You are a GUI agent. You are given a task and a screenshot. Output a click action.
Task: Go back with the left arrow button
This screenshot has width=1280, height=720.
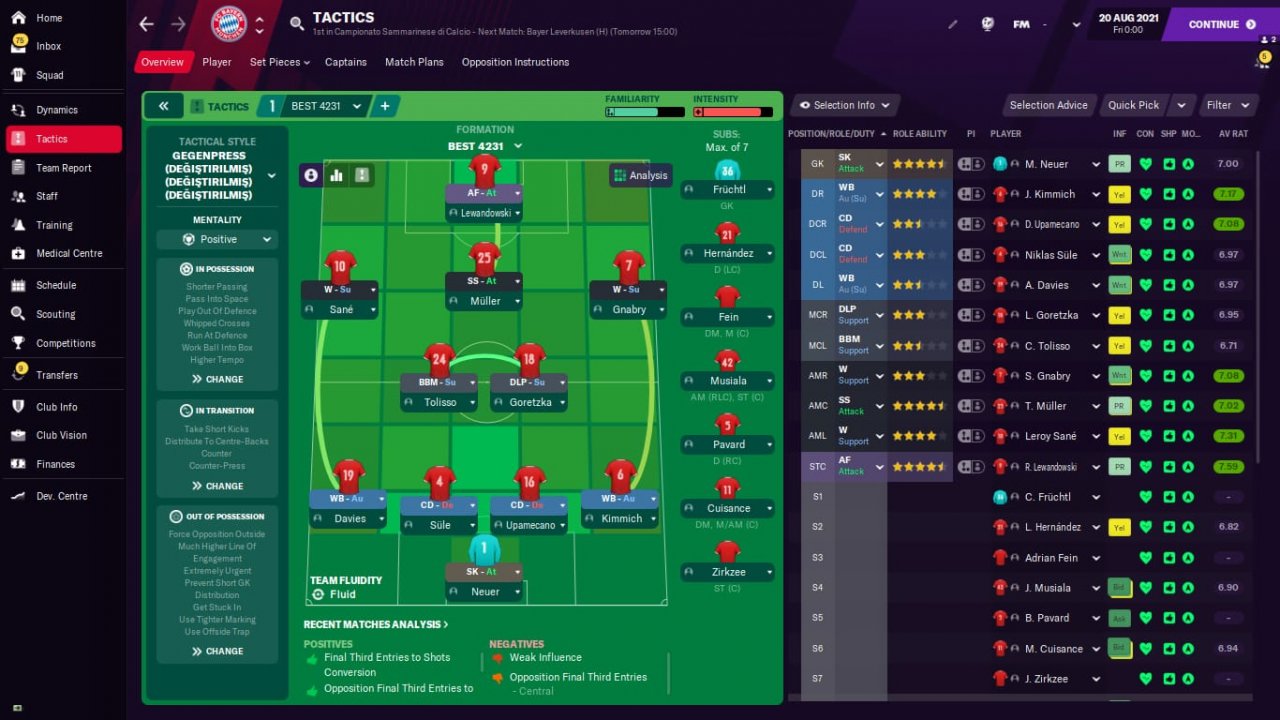coord(146,24)
